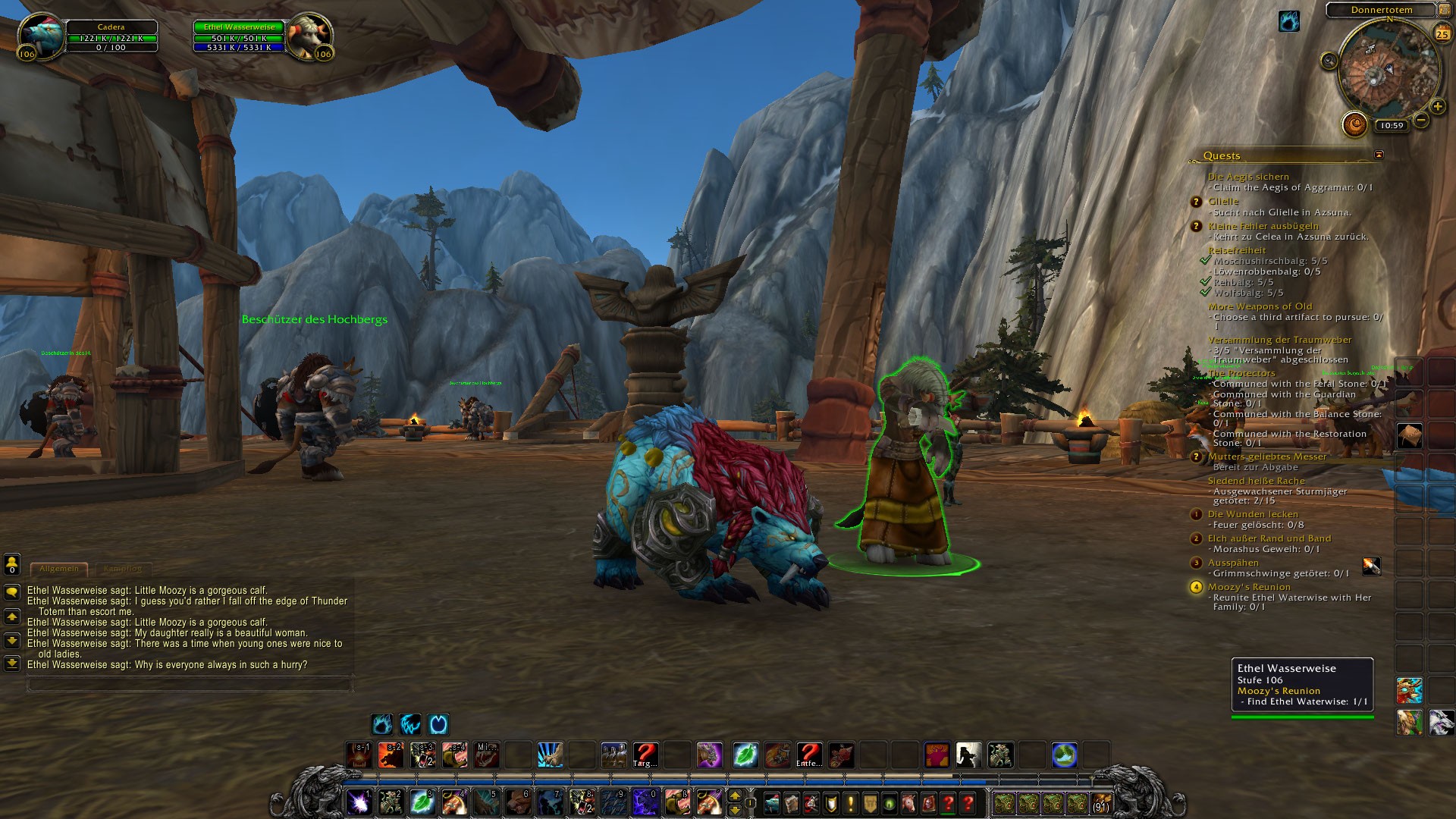This screenshot has height=819, width=1456.
Task: Open the calendar showing day 25
Action: [1442, 34]
